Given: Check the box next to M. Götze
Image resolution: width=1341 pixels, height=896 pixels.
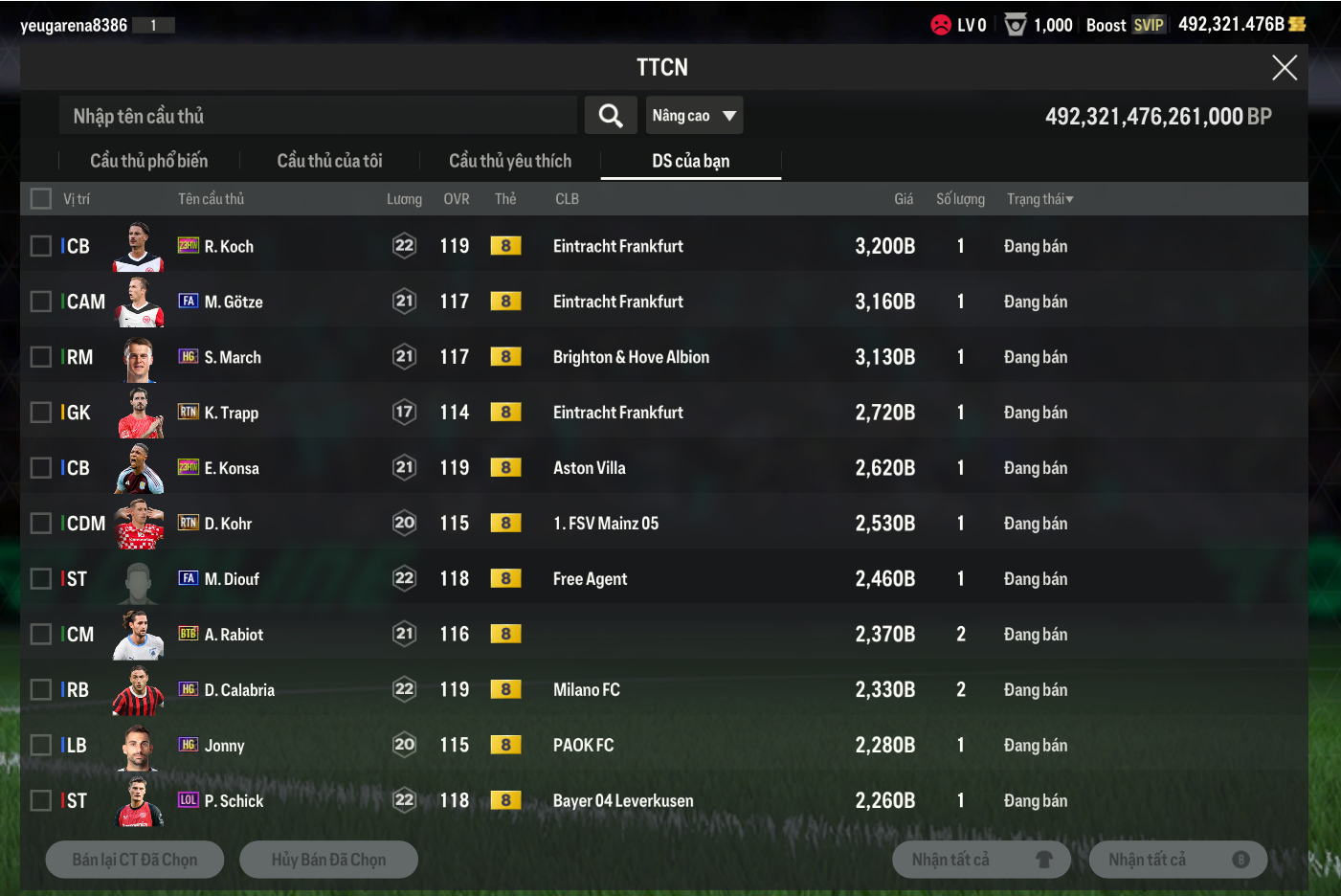Looking at the screenshot, I should tap(41, 302).
